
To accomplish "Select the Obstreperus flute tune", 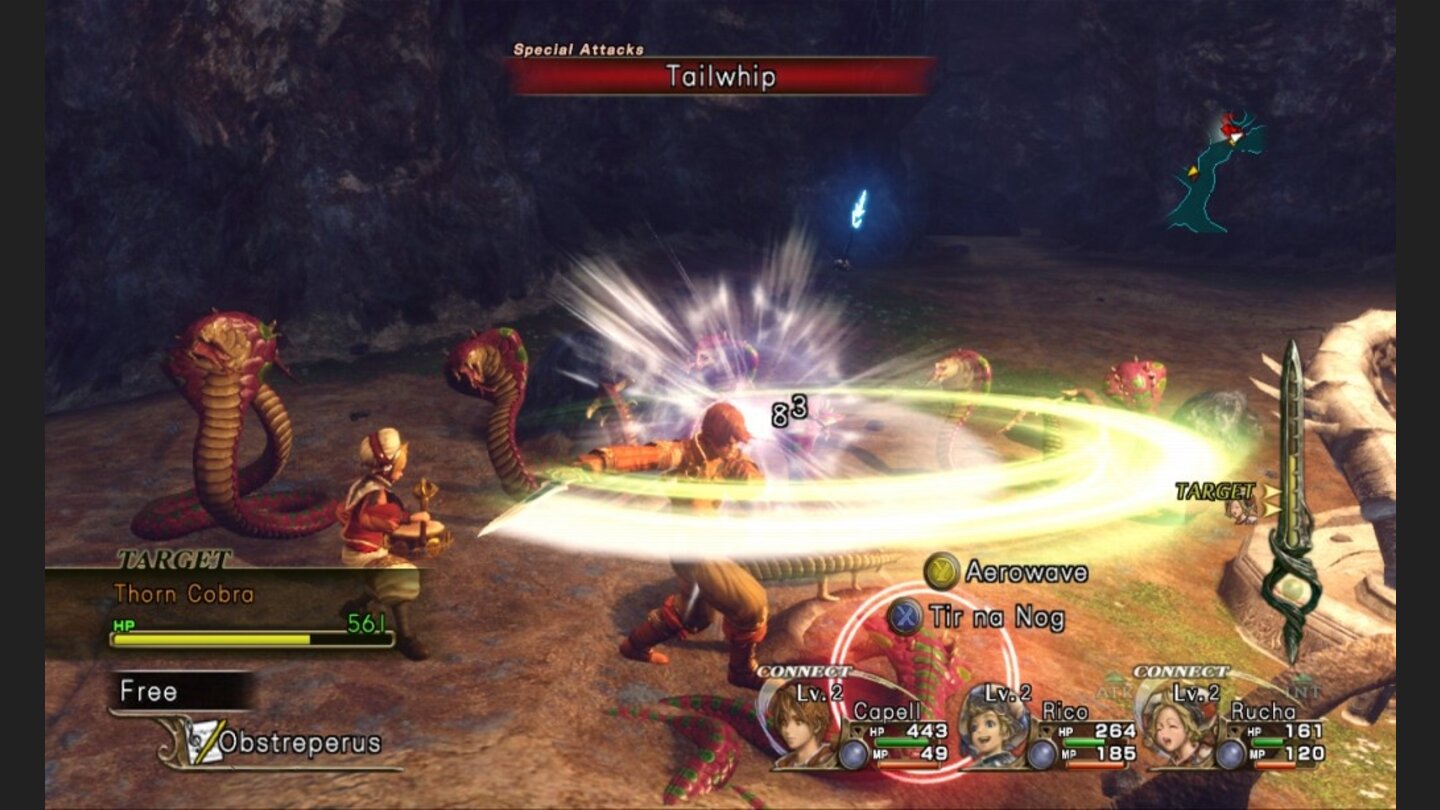I will pos(298,743).
